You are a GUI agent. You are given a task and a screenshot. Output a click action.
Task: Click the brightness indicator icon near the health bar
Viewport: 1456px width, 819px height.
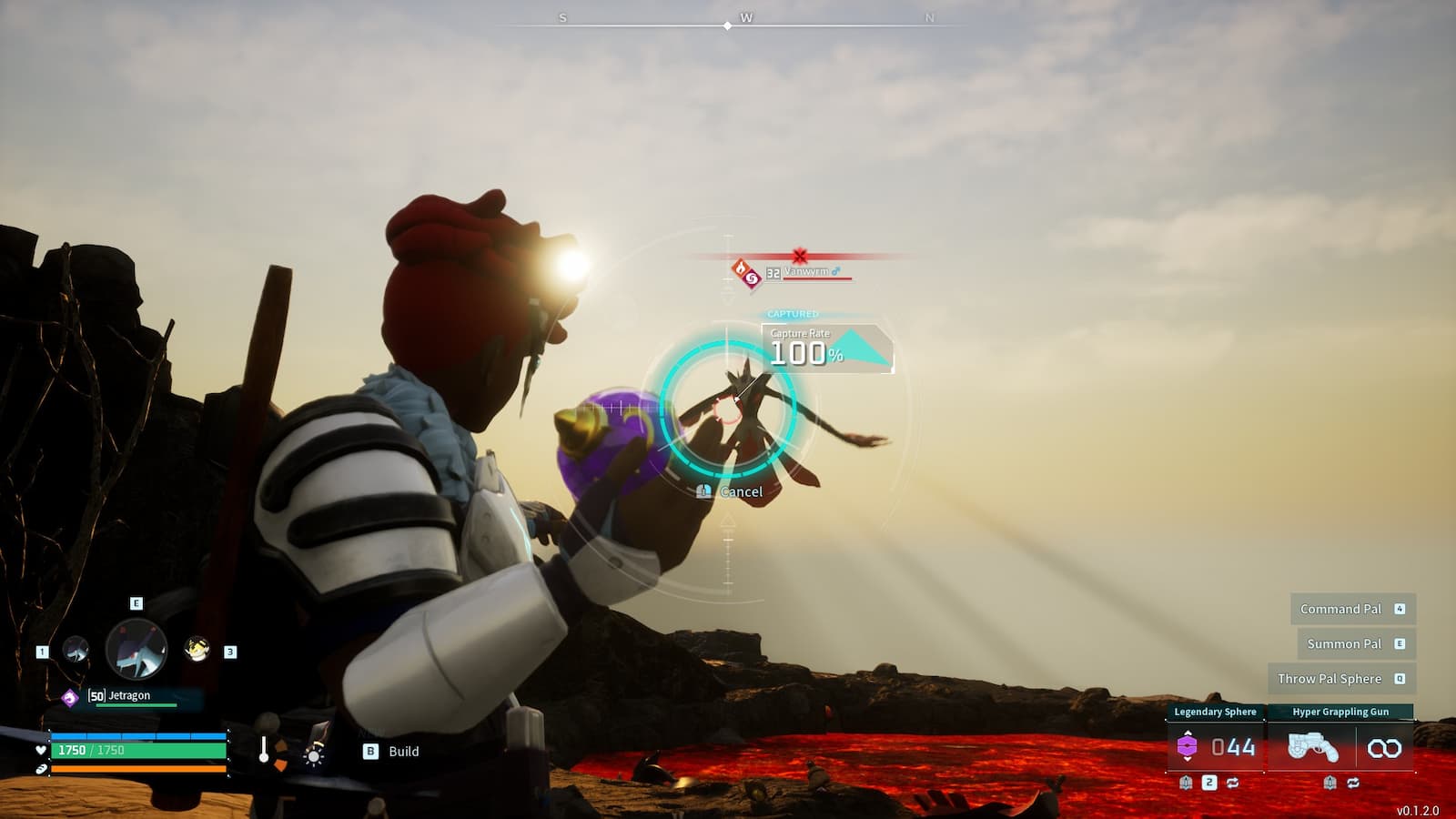pos(314,757)
